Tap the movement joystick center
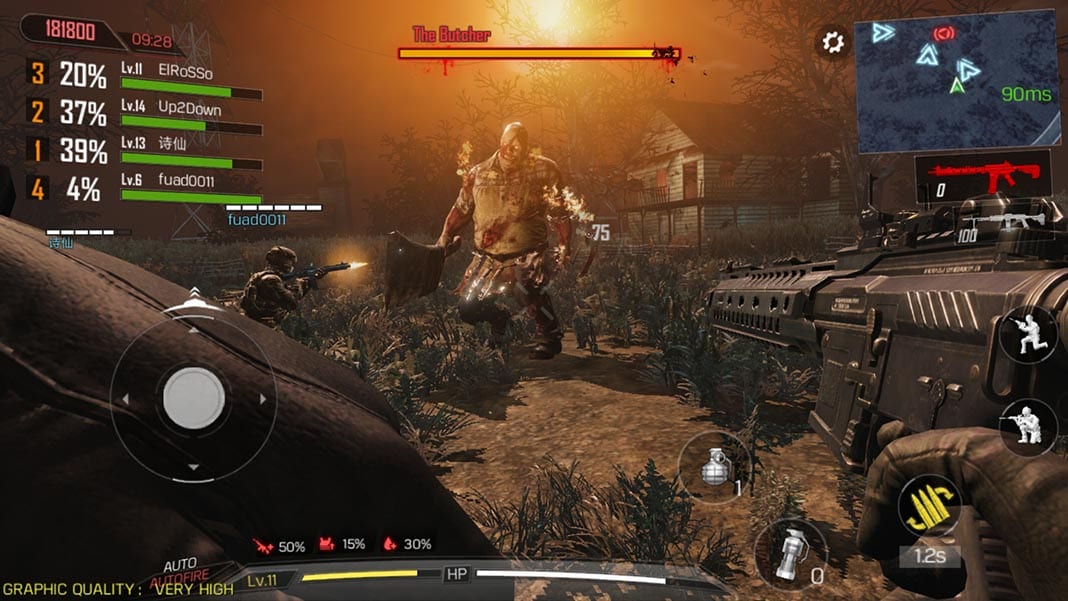Viewport: 1068px width, 601px height. click(x=193, y=398)
